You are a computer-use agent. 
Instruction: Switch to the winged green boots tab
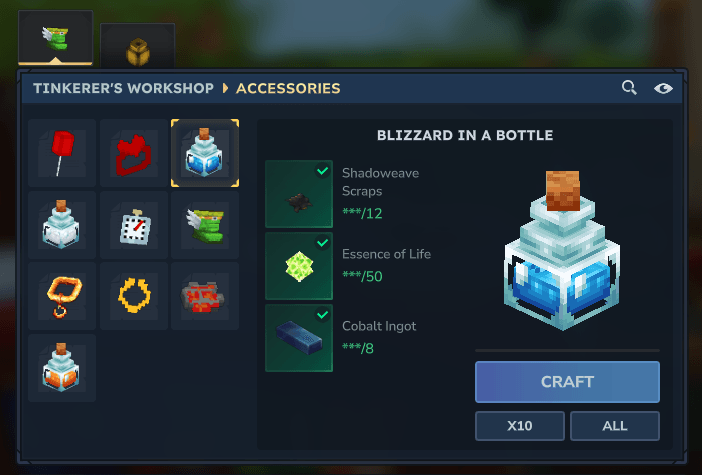(x=55, y=38)
